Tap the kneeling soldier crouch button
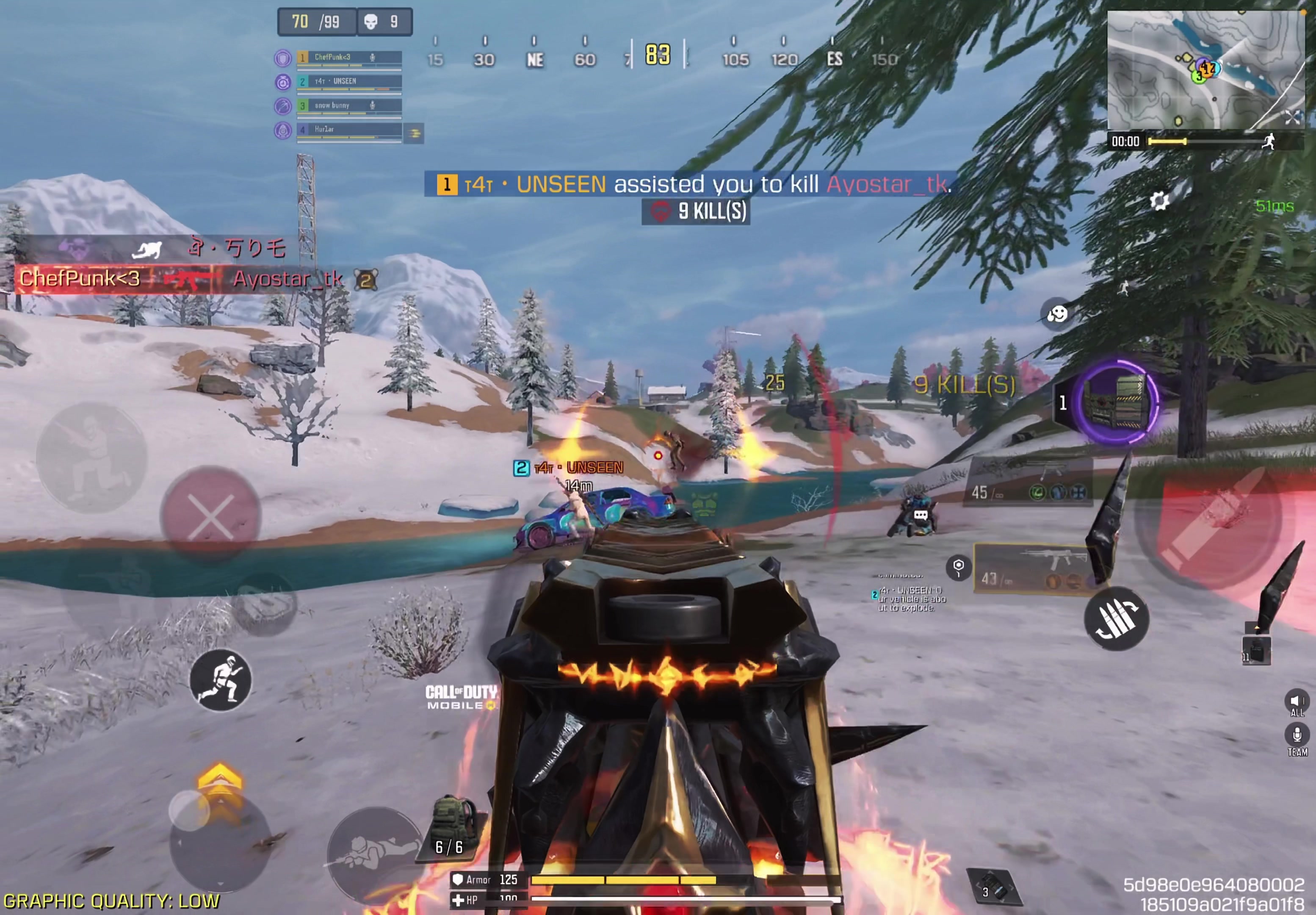The width and height of the screenshot is (1316, 915). pyautogui.click(x=91, y=457)
